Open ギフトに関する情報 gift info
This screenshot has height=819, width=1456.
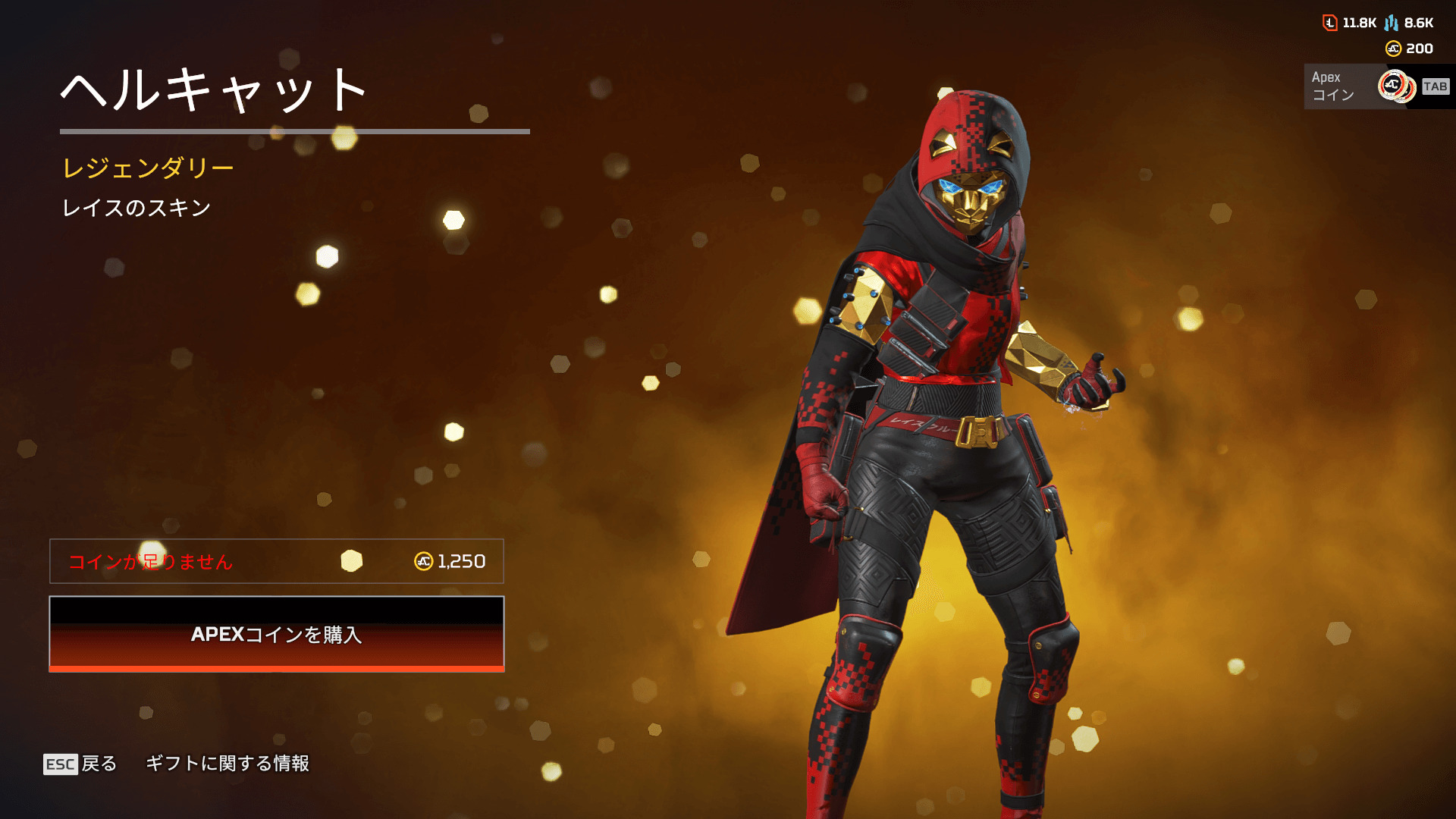227,764
